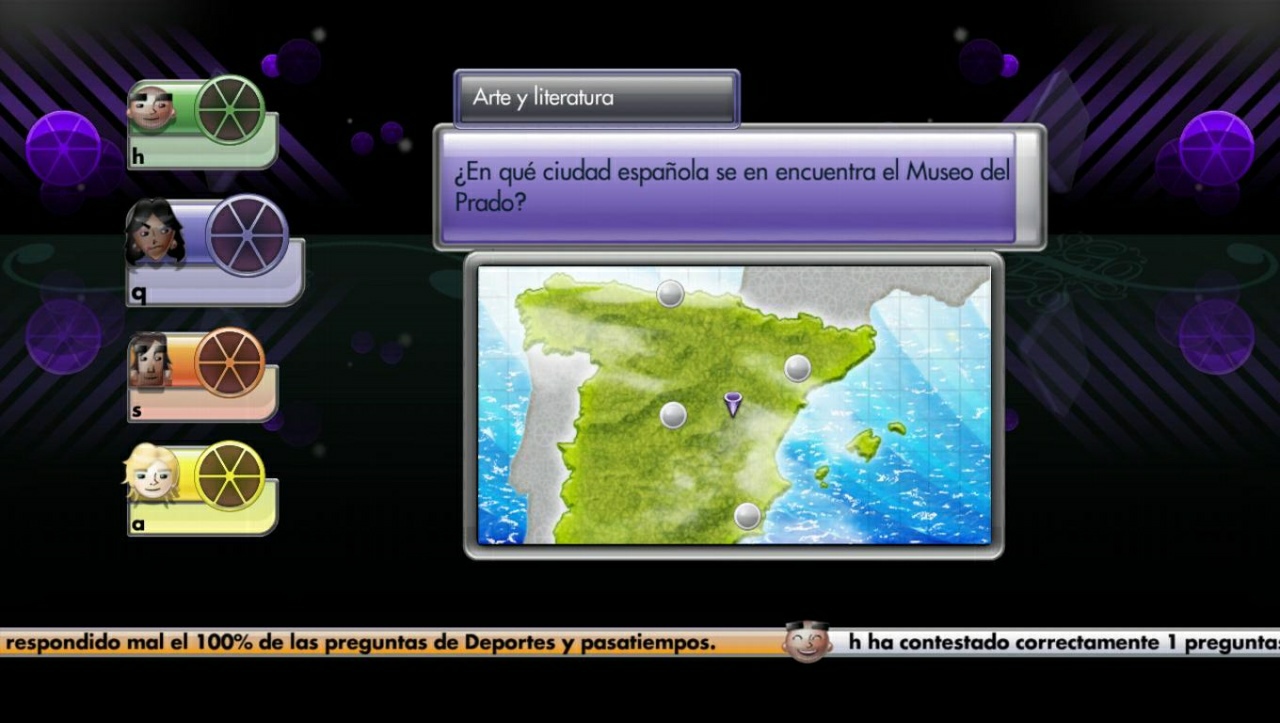Select the marker on Spain's northern coast
This screenshot has height=723, width=1280.
point(668,292)
